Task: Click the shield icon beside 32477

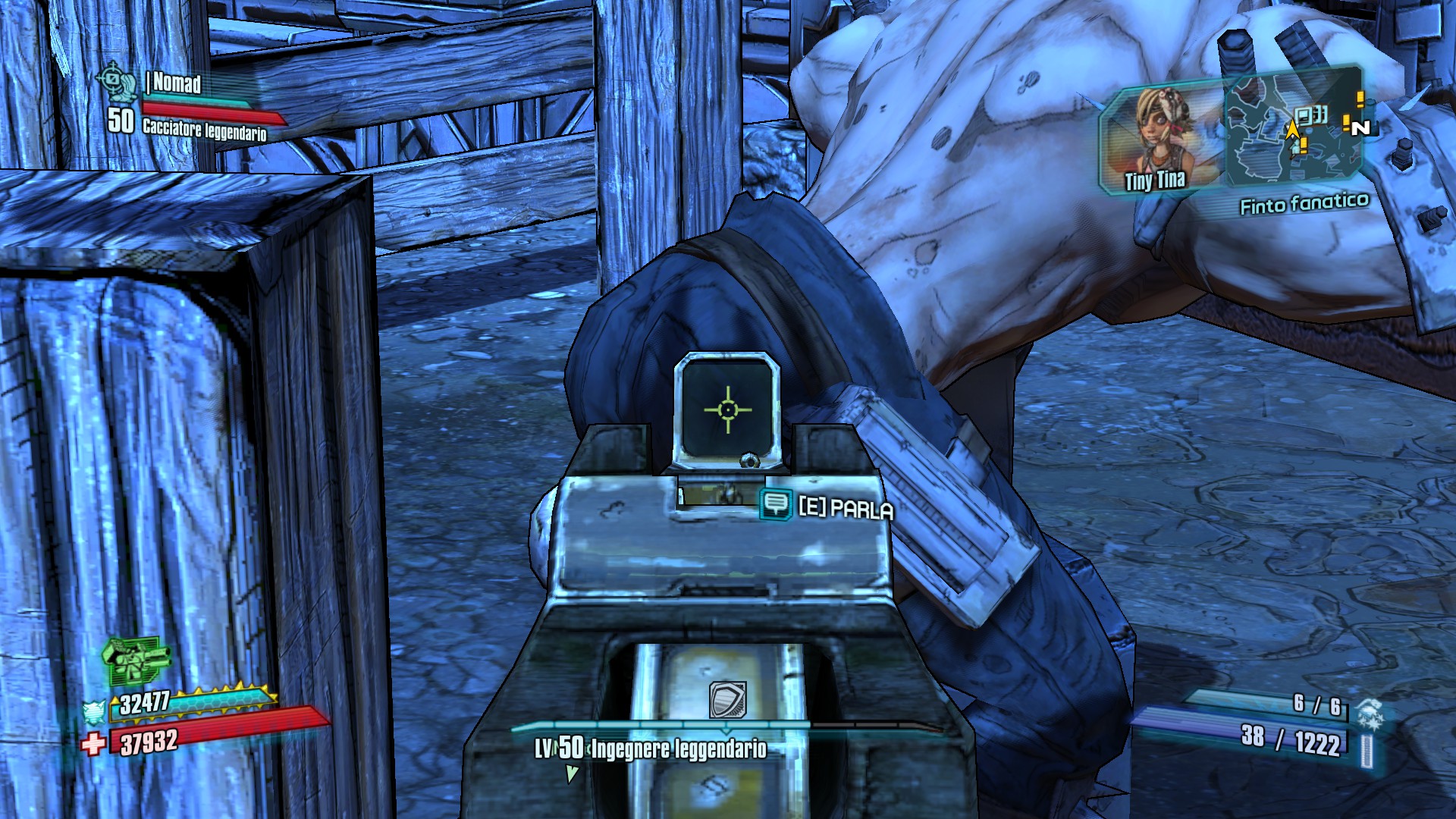Action: (x=95, y=712)
